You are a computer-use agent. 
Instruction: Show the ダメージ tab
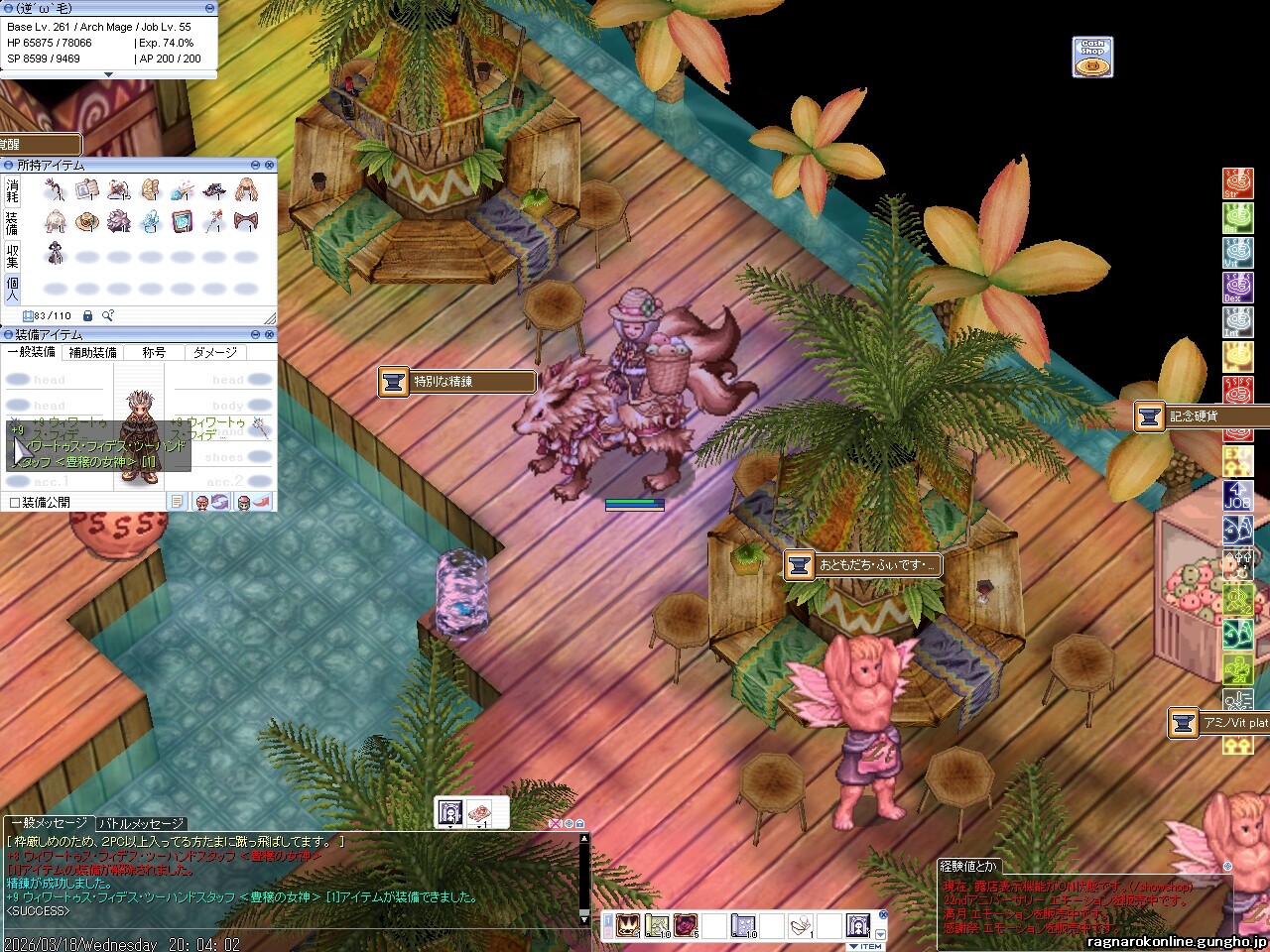[x=215, y=352]
